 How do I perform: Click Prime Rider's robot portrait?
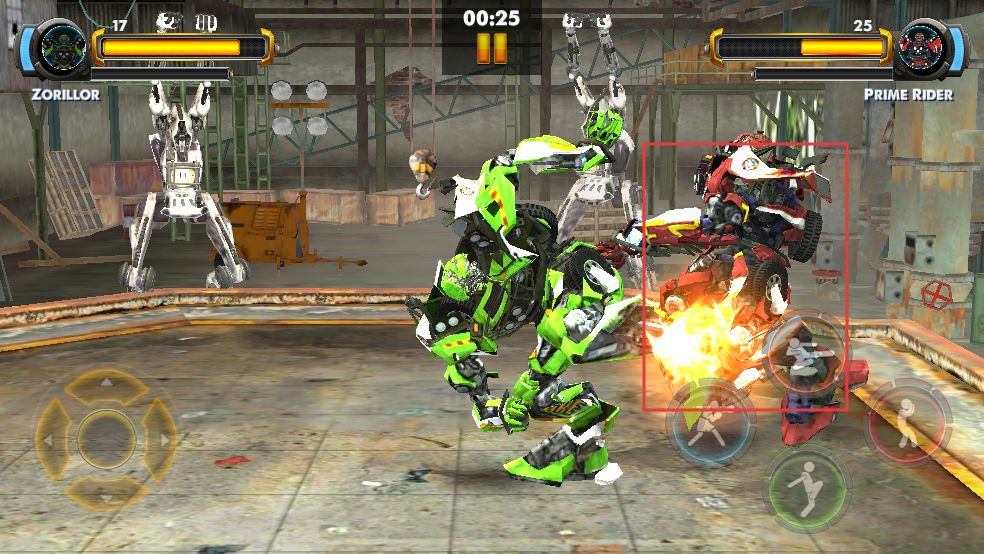[x=926, y=48]
